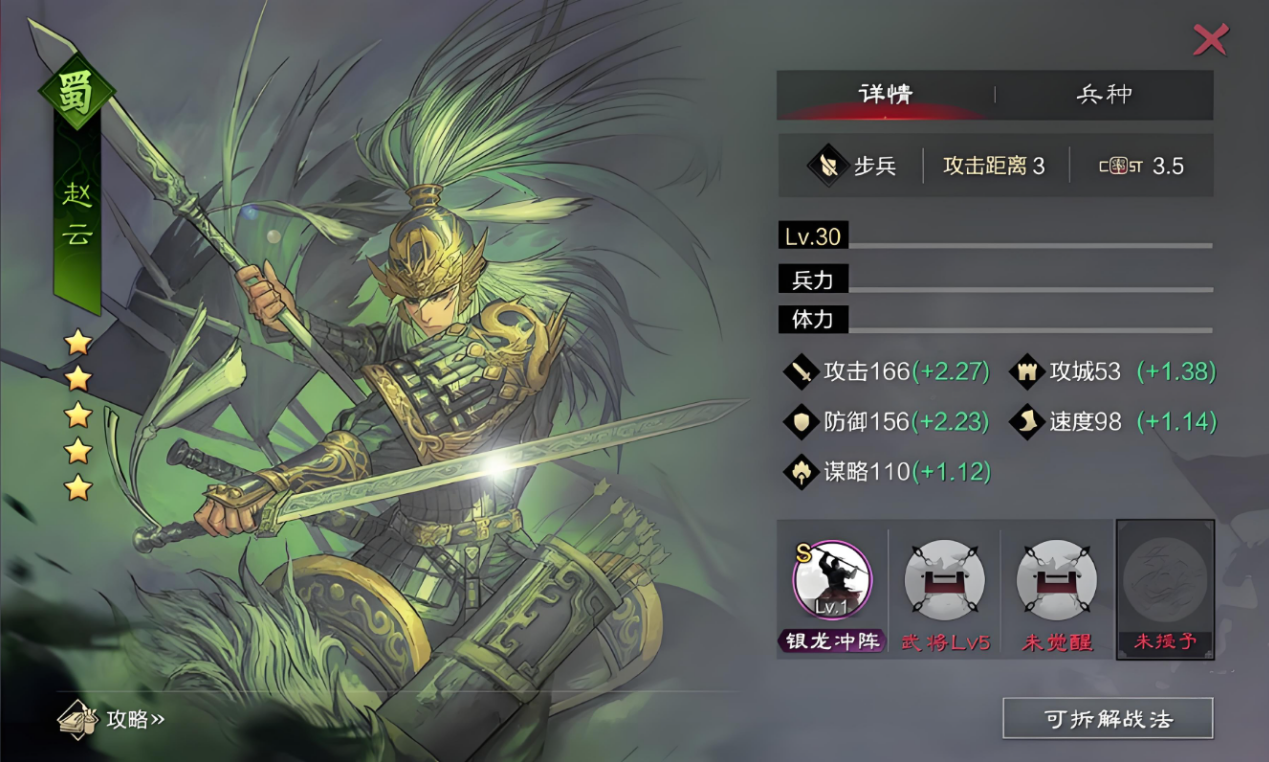Screen dimensions: 1269x762
Task: Select the 银龙冲阵 skill icon
Action: [x=832, y=581]
